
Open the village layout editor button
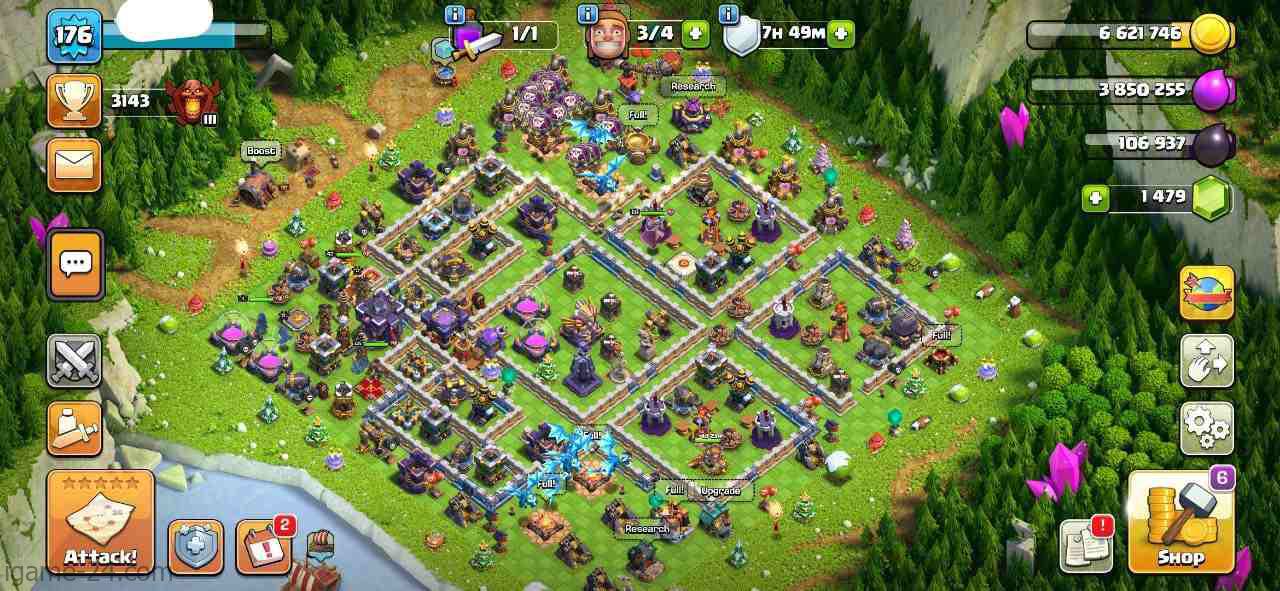1207,360
